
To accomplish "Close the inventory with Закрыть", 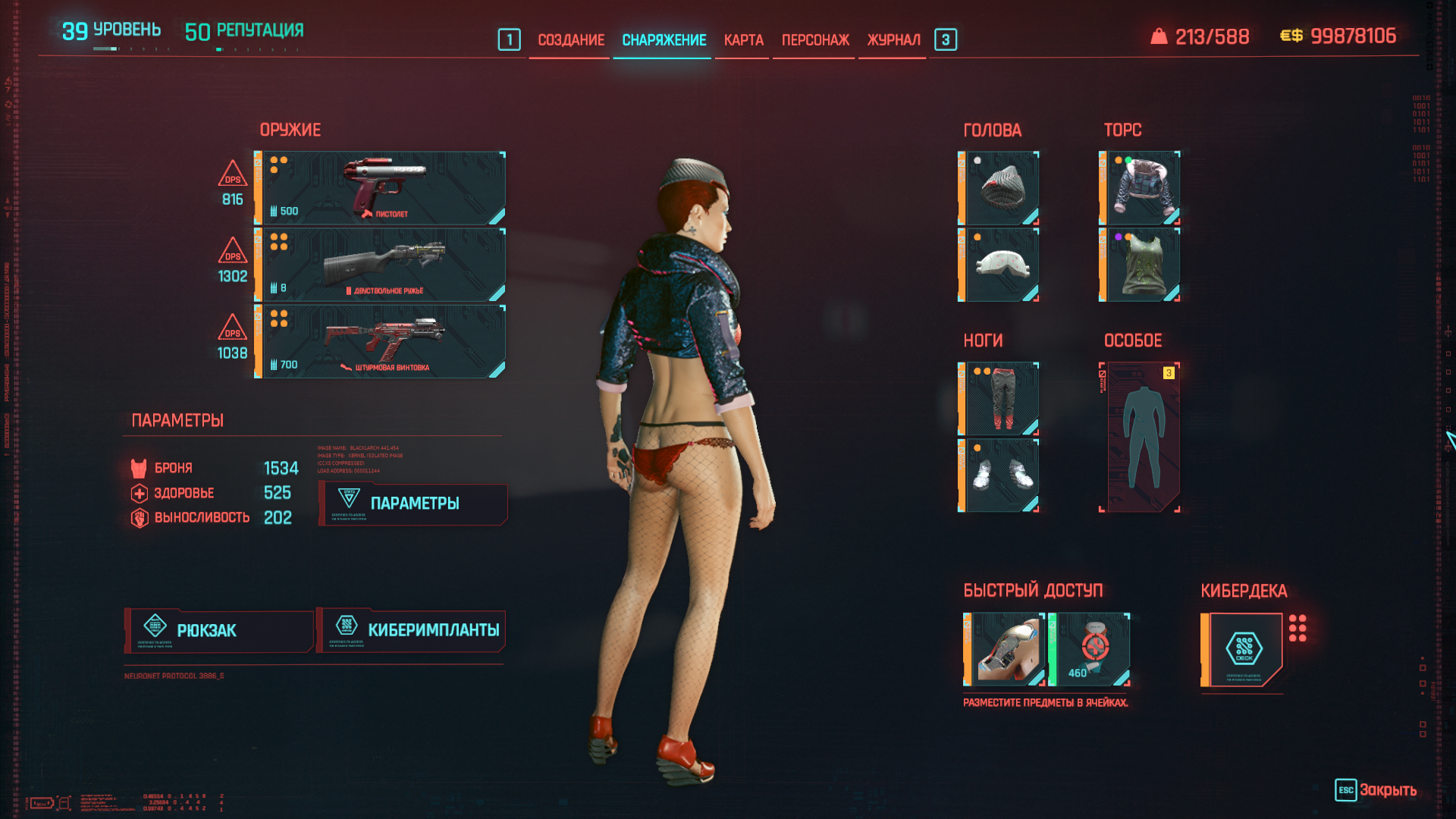I will (x=1376, y=790).
